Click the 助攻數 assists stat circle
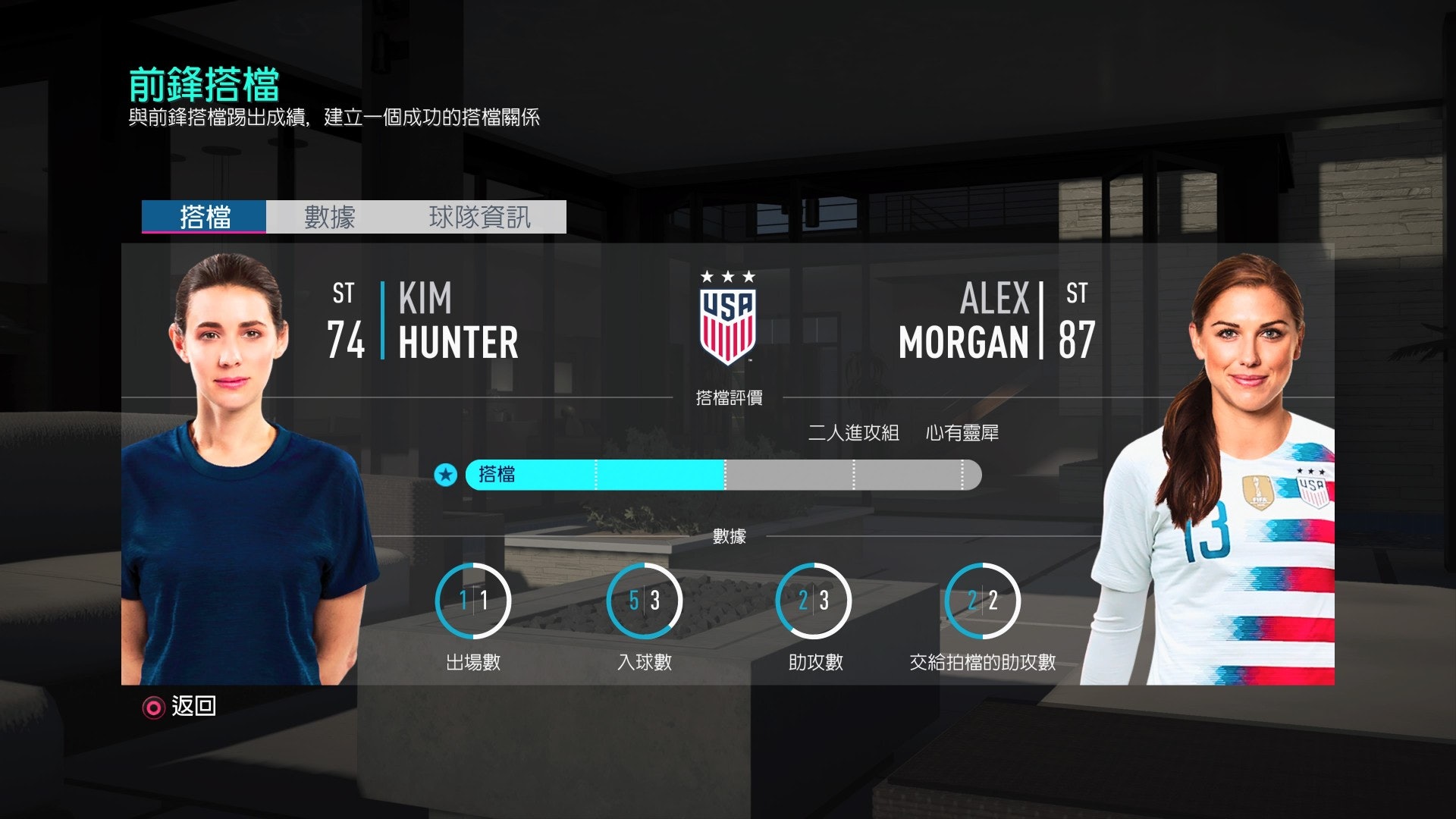The image size is (1456, 819). [x=813, y=599]
